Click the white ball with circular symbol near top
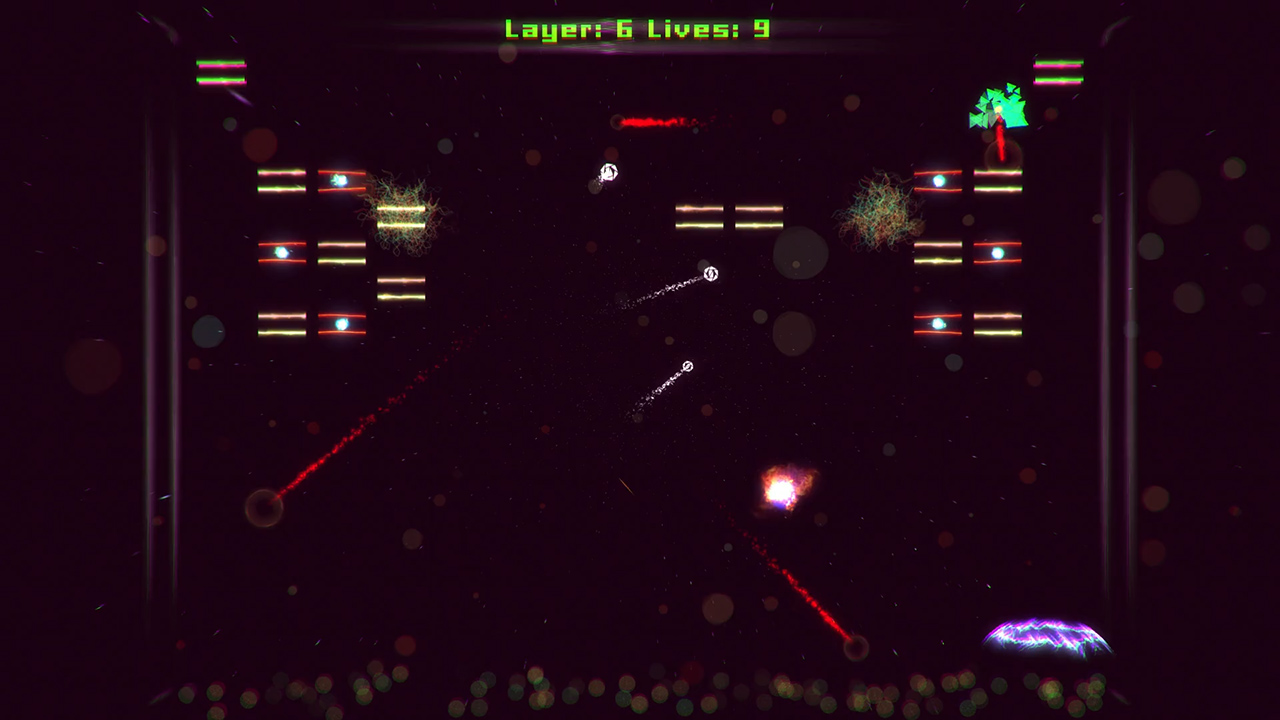 point(608,172)
